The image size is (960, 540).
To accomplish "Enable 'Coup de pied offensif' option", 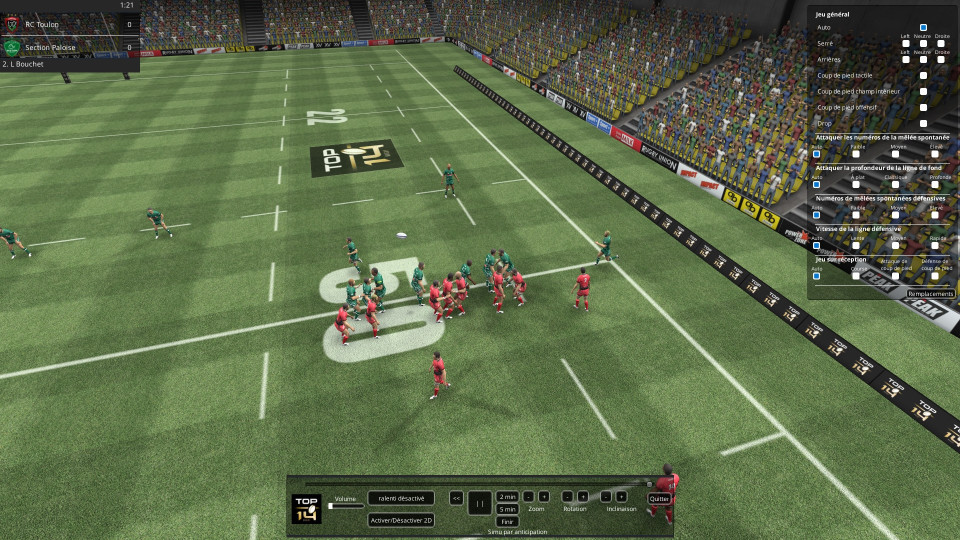I will coord(923,107).
